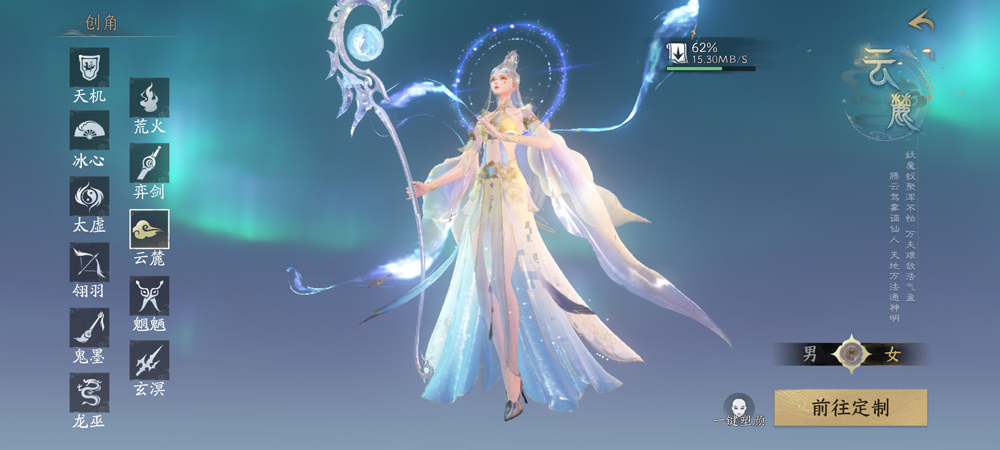
Task: Choose the 魍魉 crossed blades class
Action: click(149, 296)
